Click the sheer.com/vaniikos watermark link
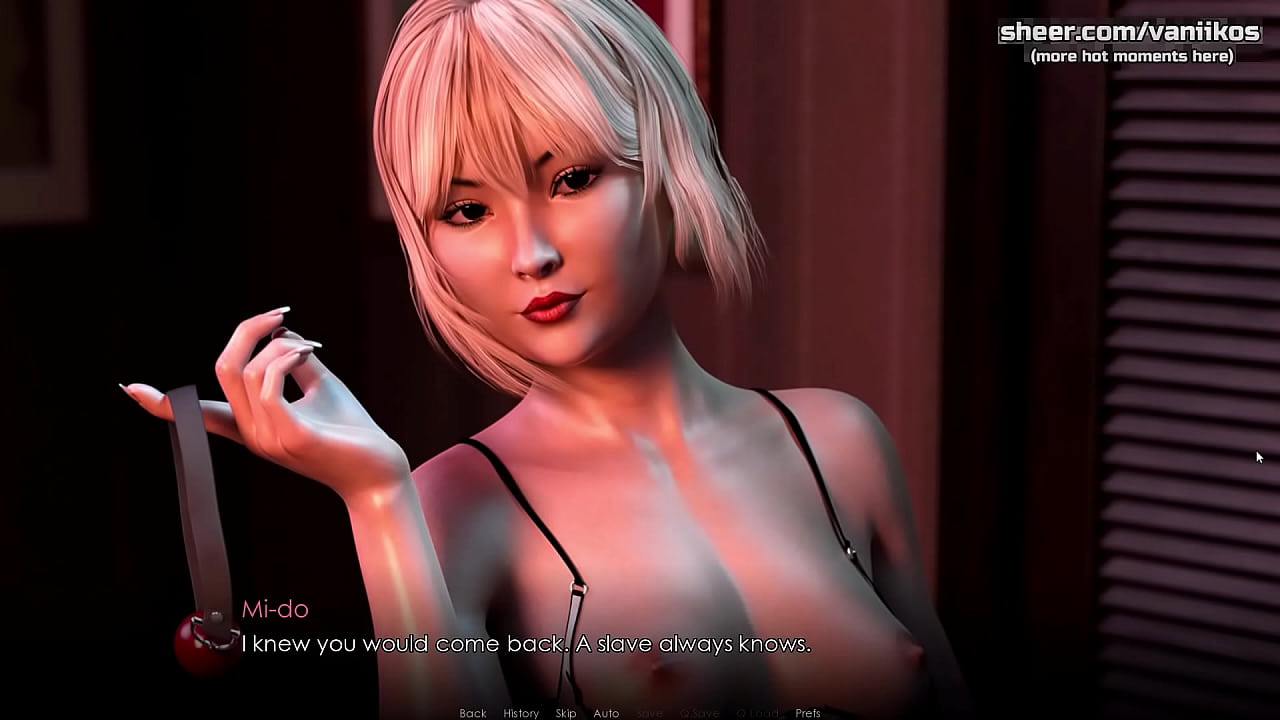This screenshot has width=1280, height=720. 1130,31
